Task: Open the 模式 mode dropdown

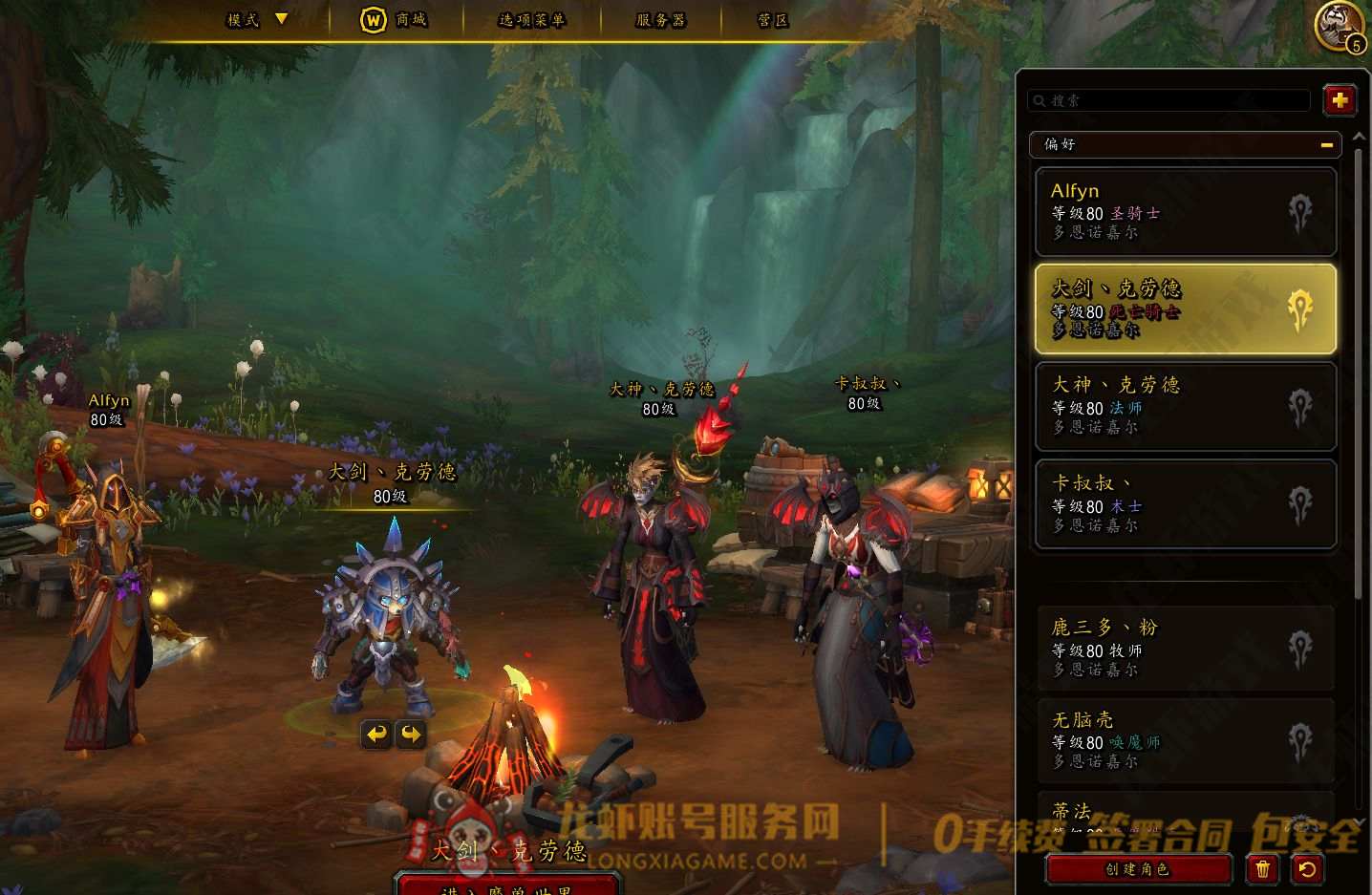Action: pos(256,19)
